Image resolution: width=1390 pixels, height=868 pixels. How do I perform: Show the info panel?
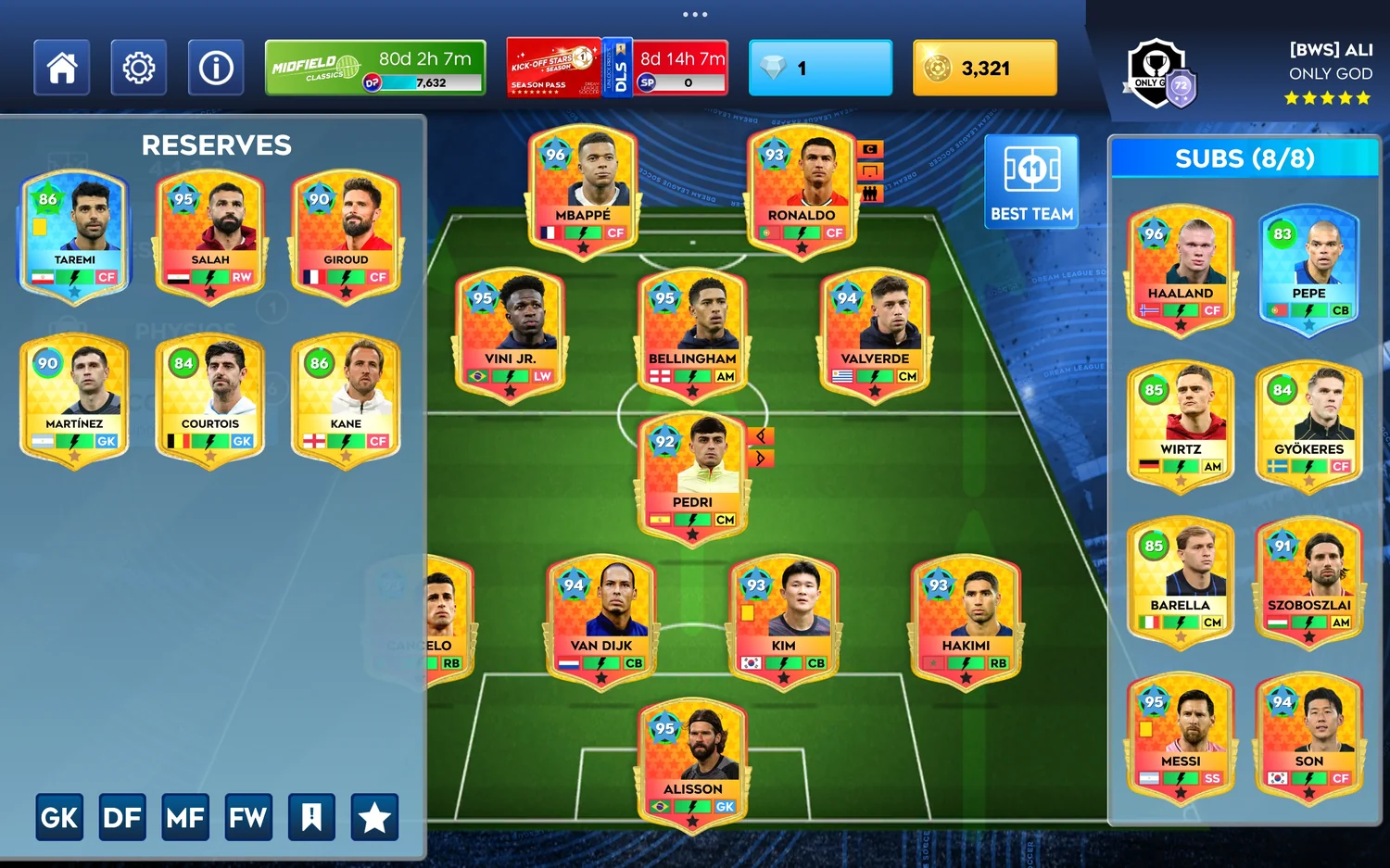click(216, 68)
